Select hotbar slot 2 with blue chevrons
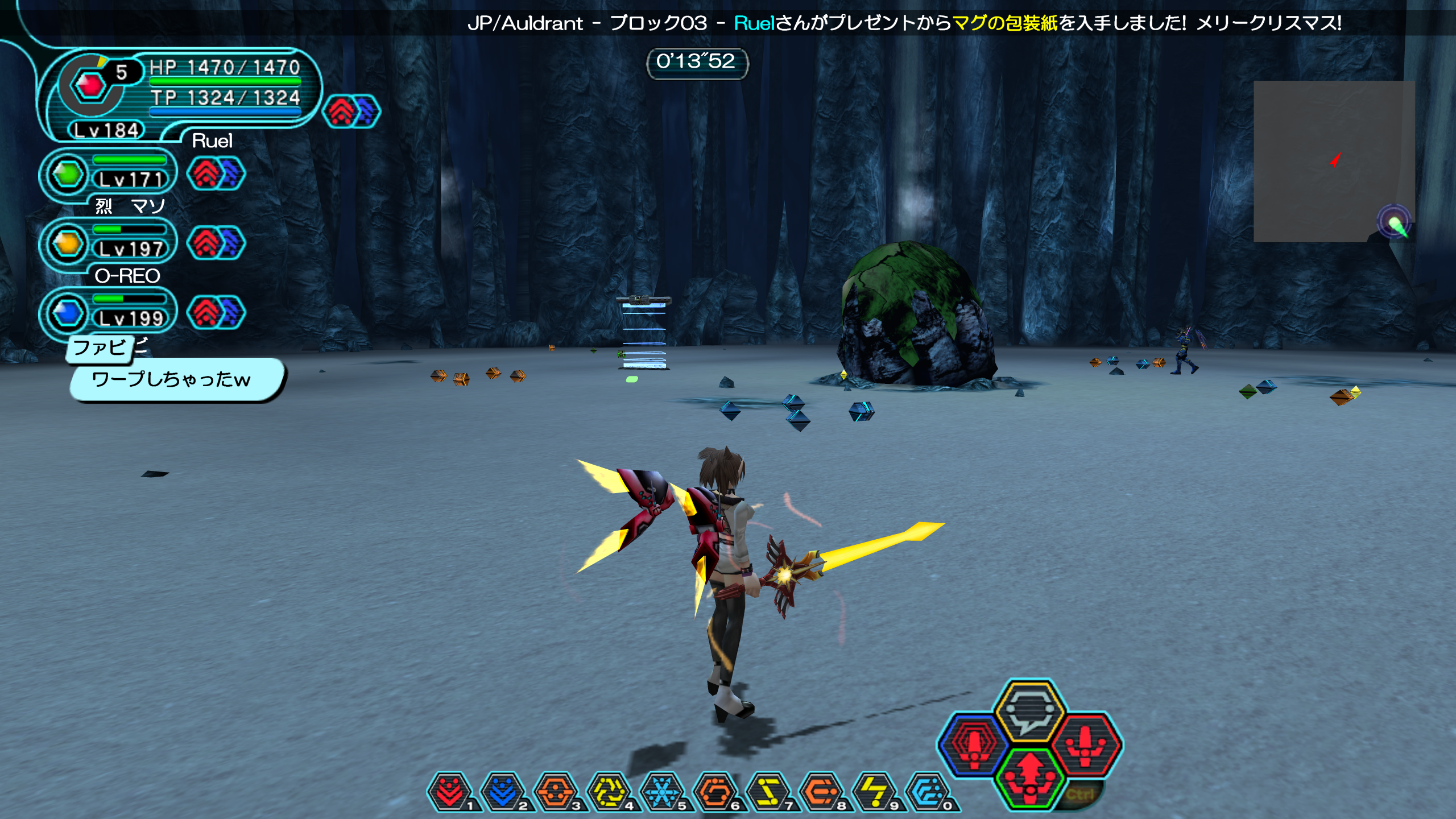 pyautogui.click(x=503, y=791)
